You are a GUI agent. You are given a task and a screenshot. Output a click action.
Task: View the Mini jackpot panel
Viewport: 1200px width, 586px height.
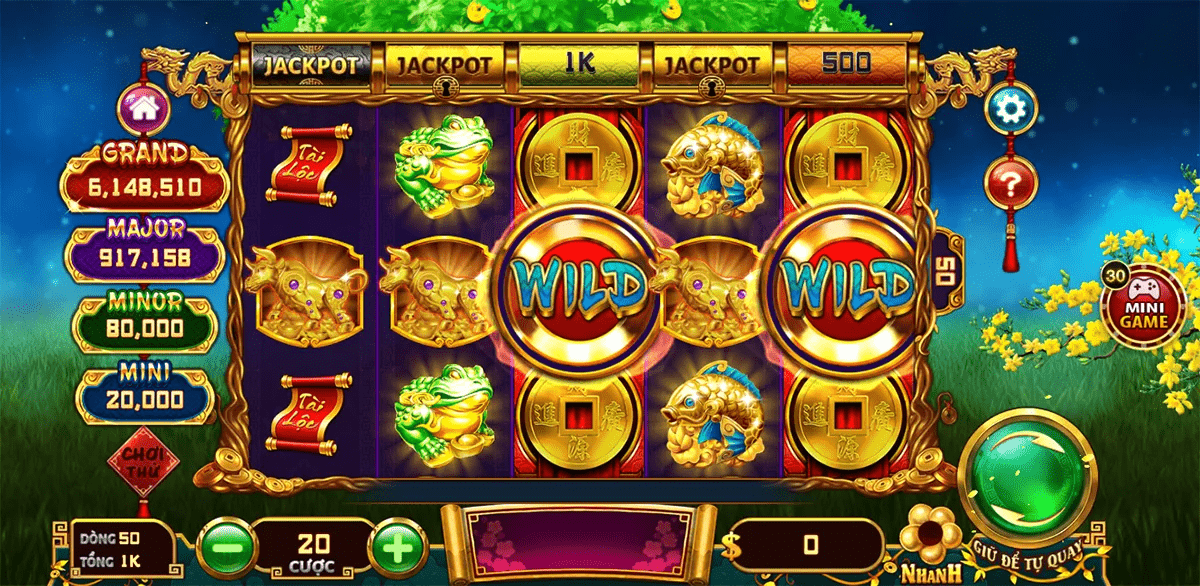(x=145, y=392)
